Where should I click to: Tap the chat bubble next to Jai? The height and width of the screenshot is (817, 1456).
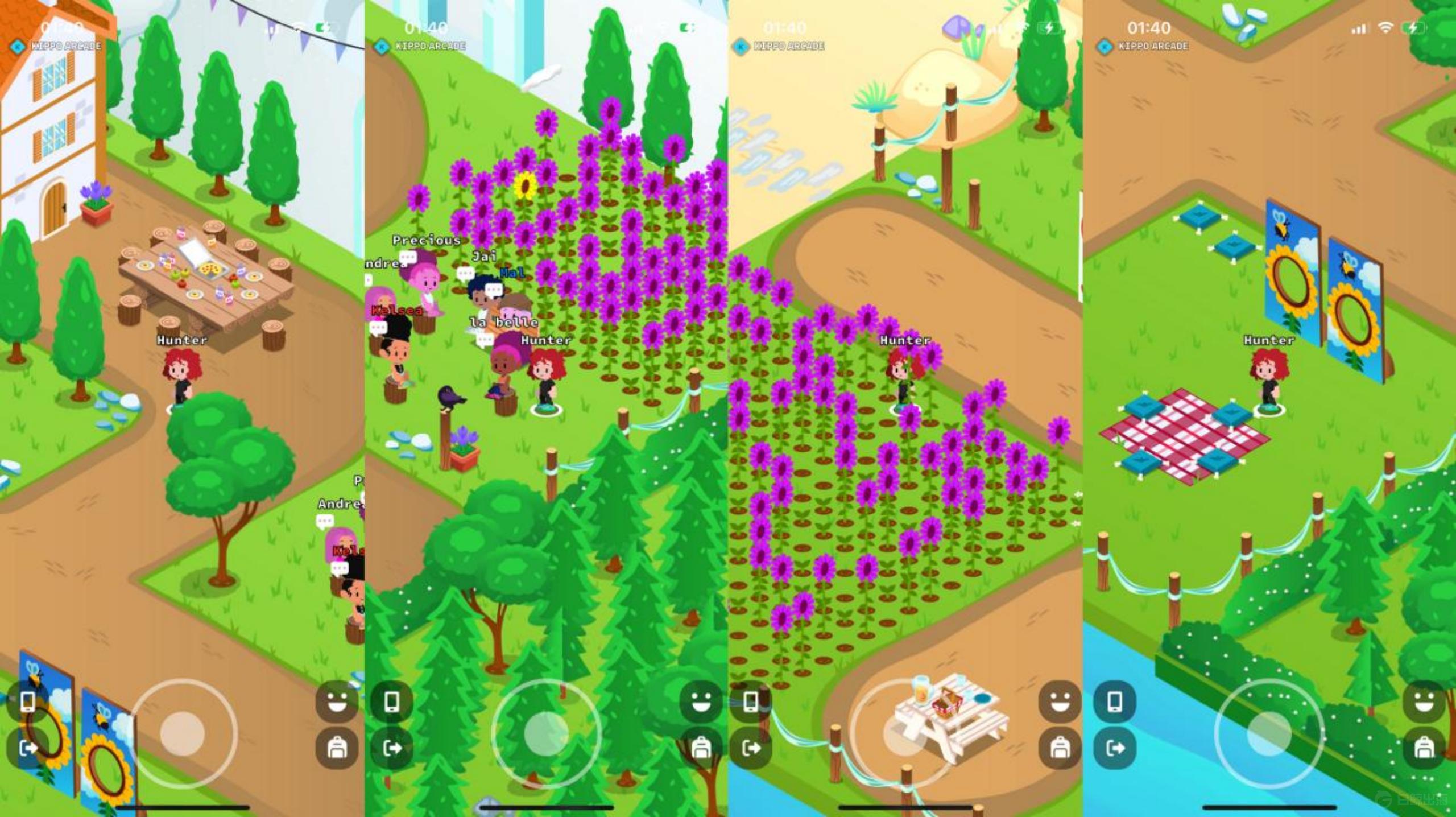[x=465, y=273]
